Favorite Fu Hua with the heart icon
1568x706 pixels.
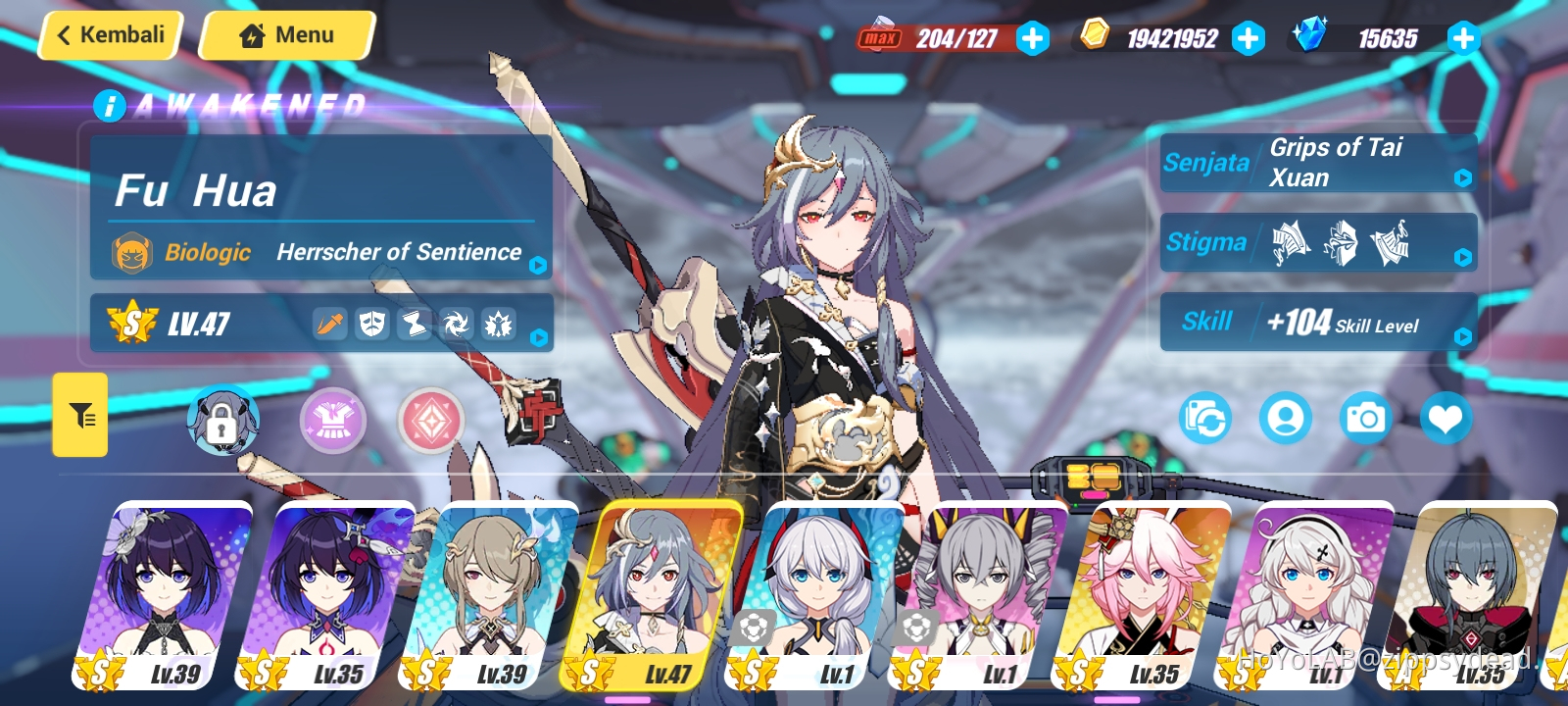tap(1445, 417)
